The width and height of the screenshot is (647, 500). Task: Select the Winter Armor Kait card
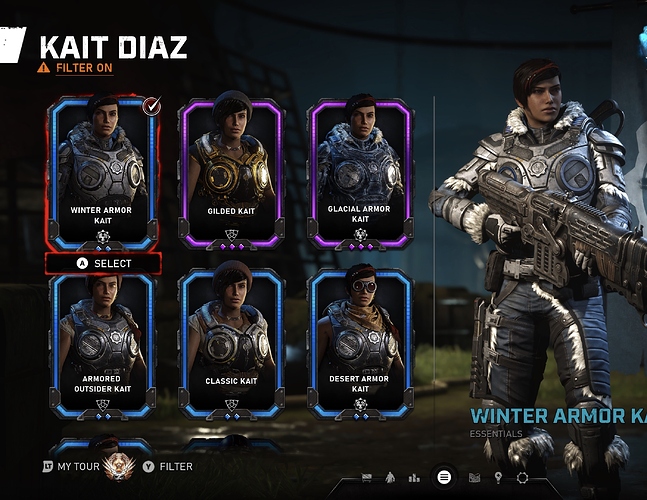click(102, 175)
